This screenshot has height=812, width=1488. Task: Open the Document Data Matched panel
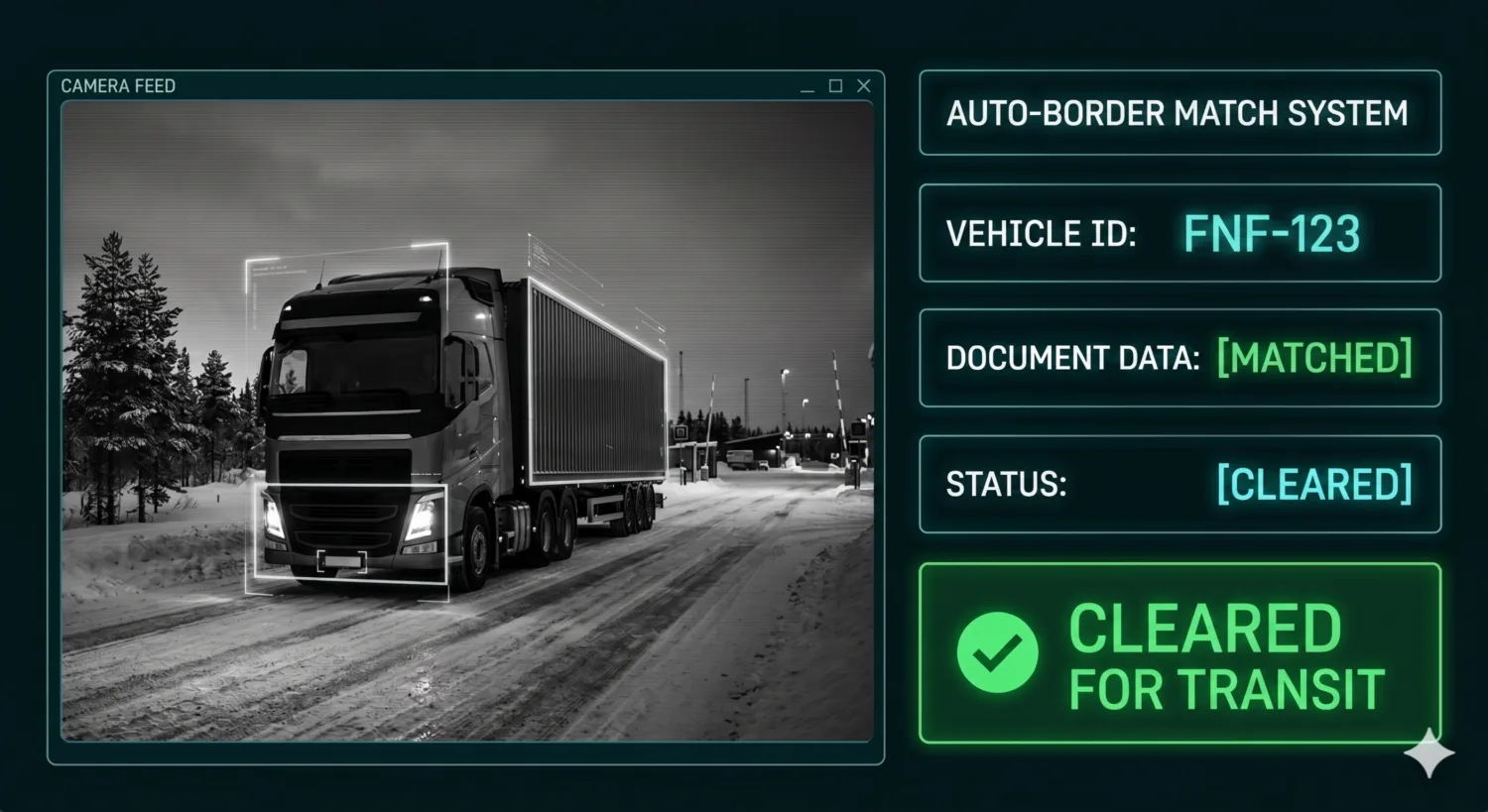coord(1179,358)
